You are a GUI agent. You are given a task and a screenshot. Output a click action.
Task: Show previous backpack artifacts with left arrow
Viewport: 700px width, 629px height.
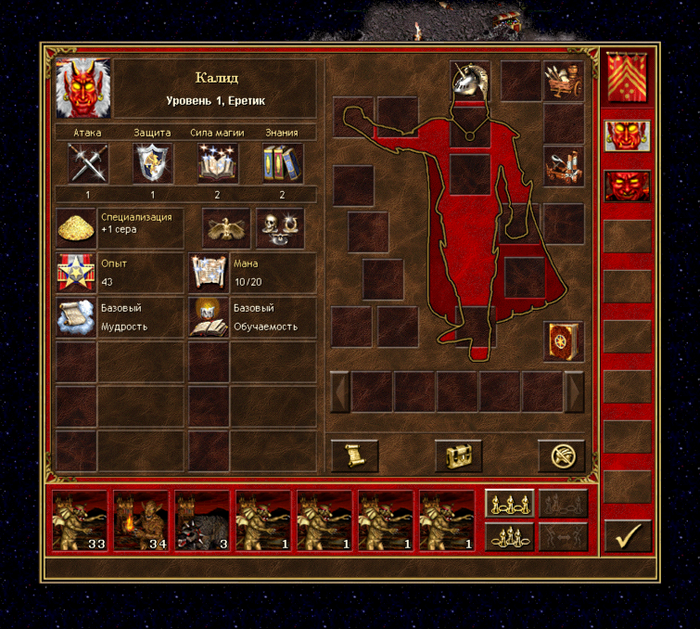(x=341, y=392)
